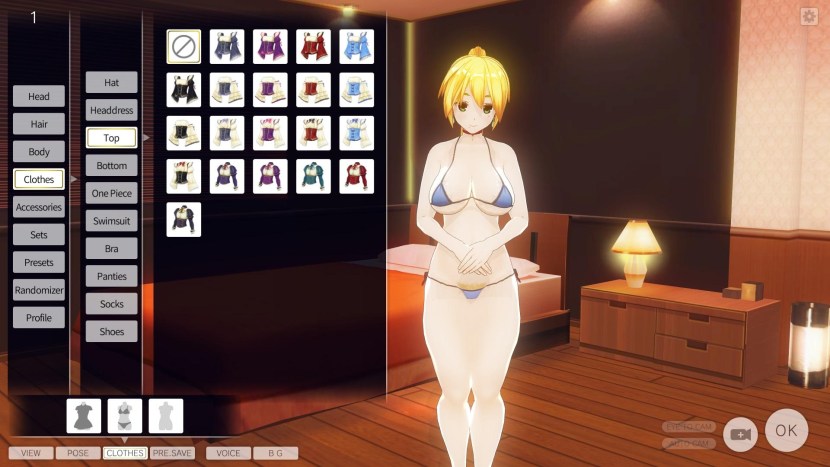Click the PRE.SAVE button

coord(175,453)
